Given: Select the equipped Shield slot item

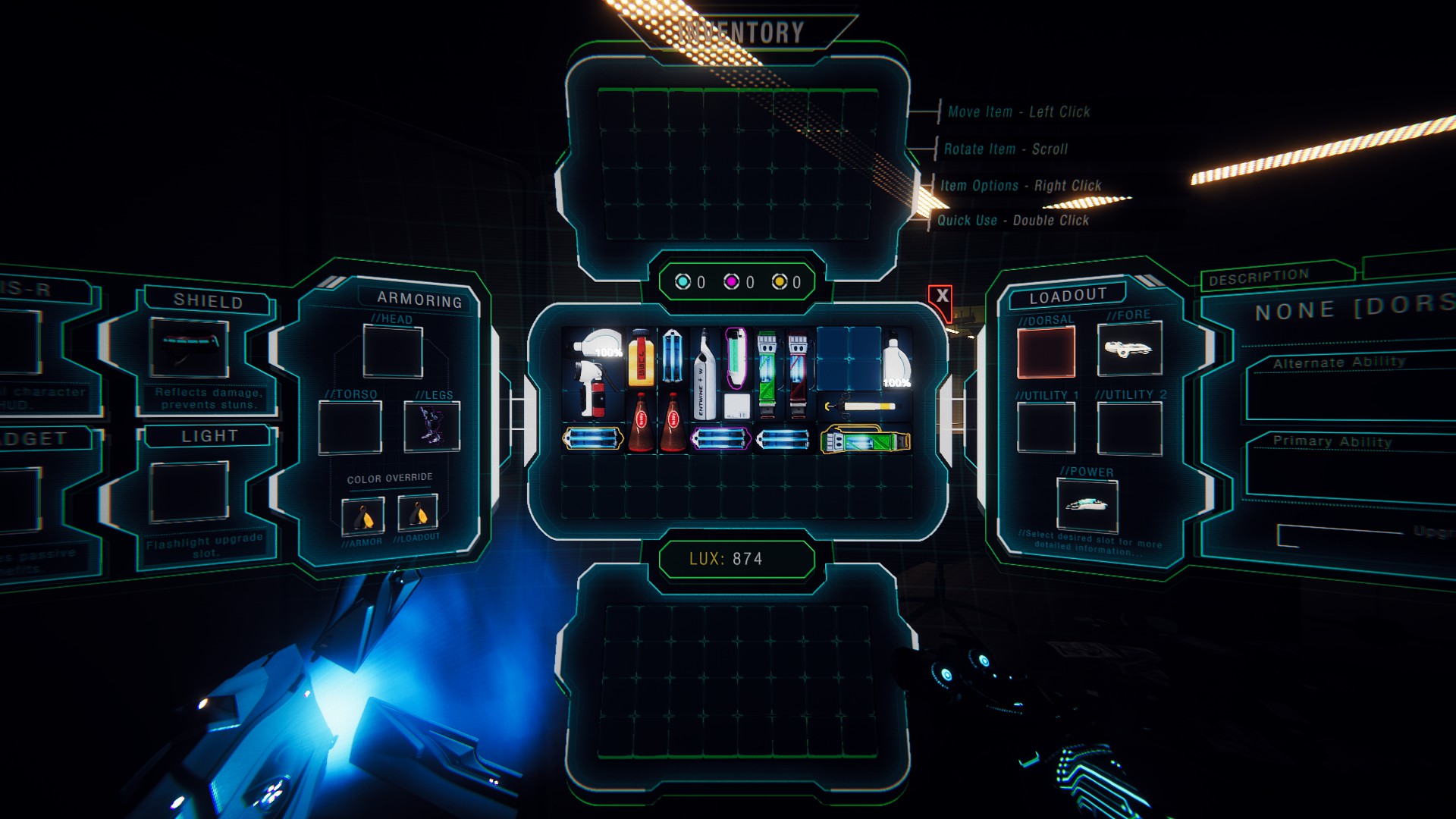Looking at the screenshot, I should [190, 347].
